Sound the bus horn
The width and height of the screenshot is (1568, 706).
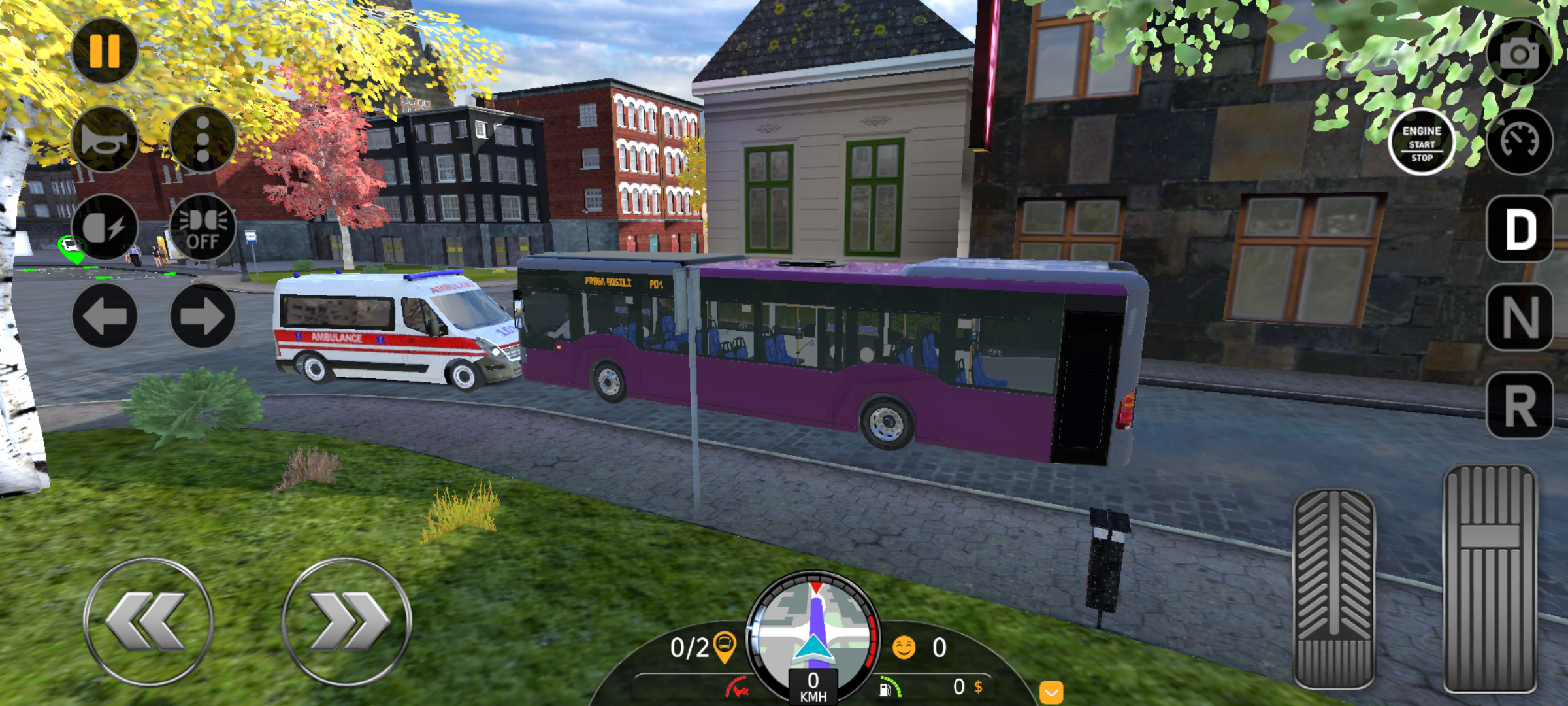(x=105, y=139)
